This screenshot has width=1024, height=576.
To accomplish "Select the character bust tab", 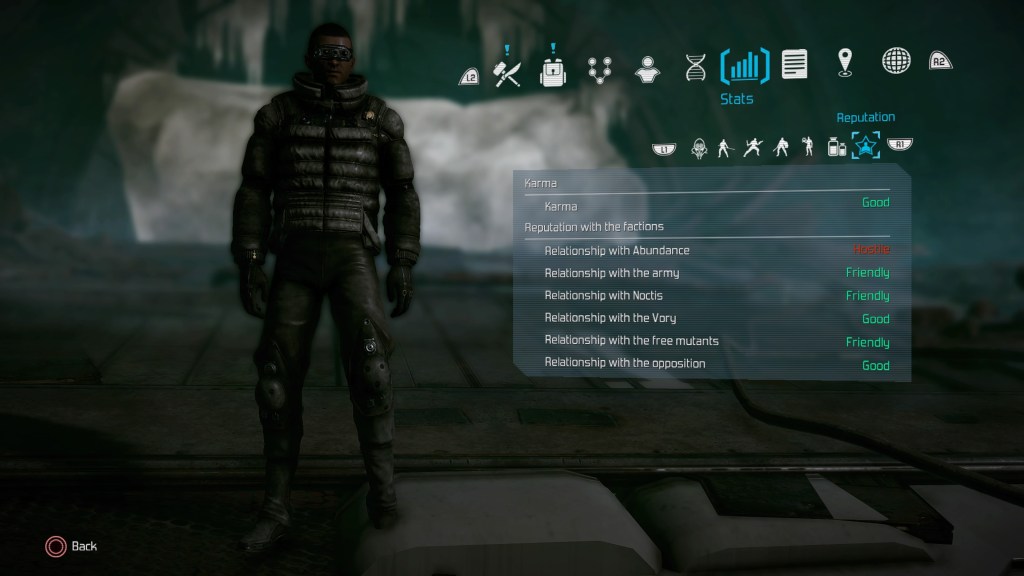I will [x=646, y=67].
